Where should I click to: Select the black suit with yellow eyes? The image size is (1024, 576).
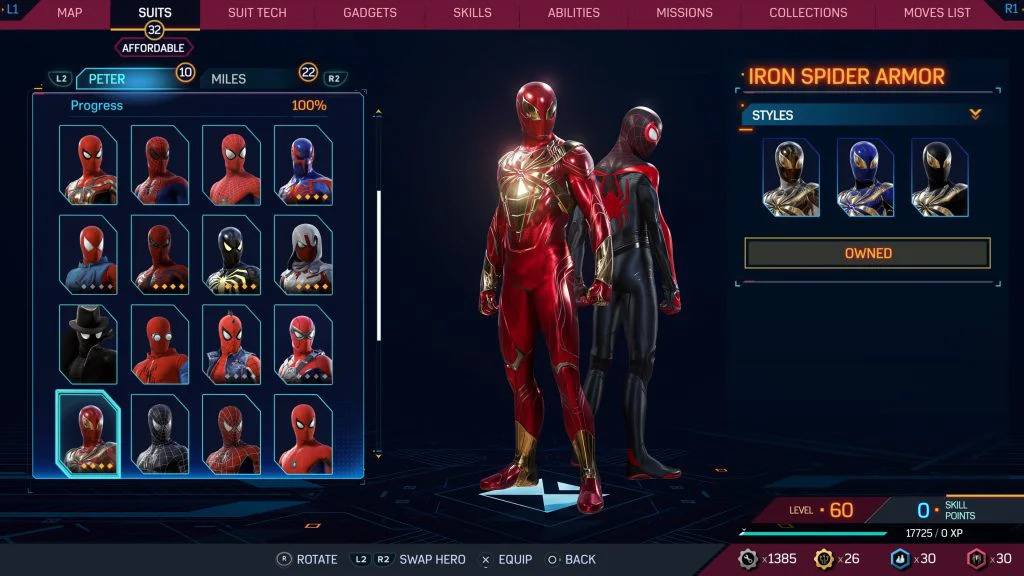coord(231,254)
